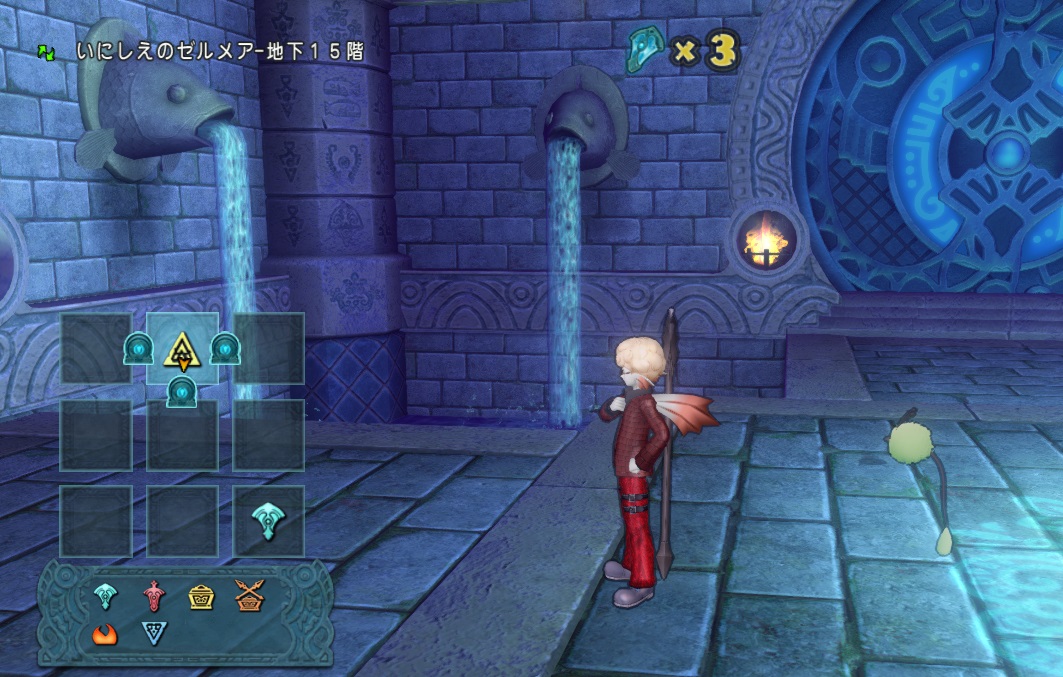The height and width of the screenshot is (677, 1063).
Task: Click the cyan key icon in the legend
Action: coord(106,596)
